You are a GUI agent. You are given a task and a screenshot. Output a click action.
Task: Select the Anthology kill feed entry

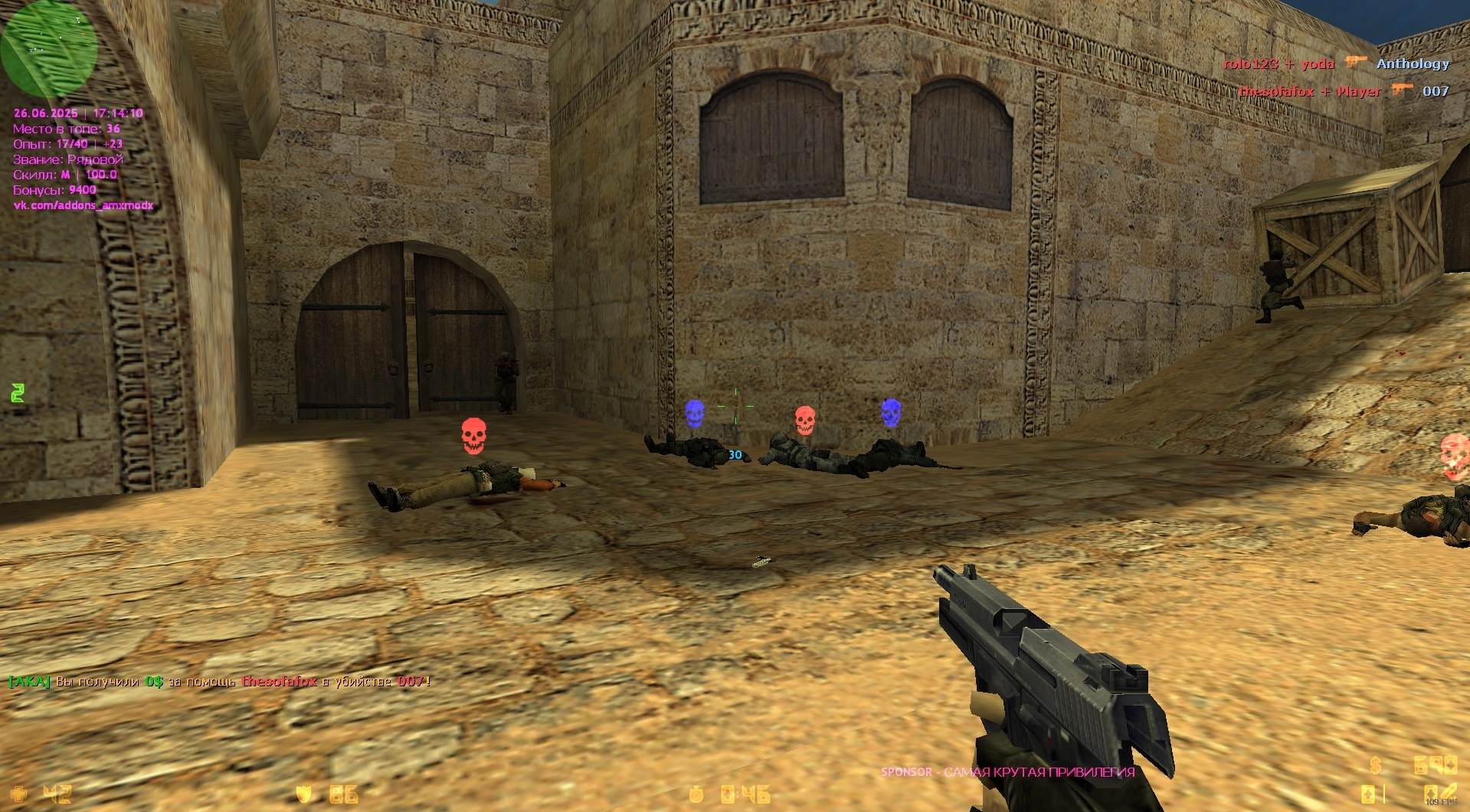coord(1412,64)
